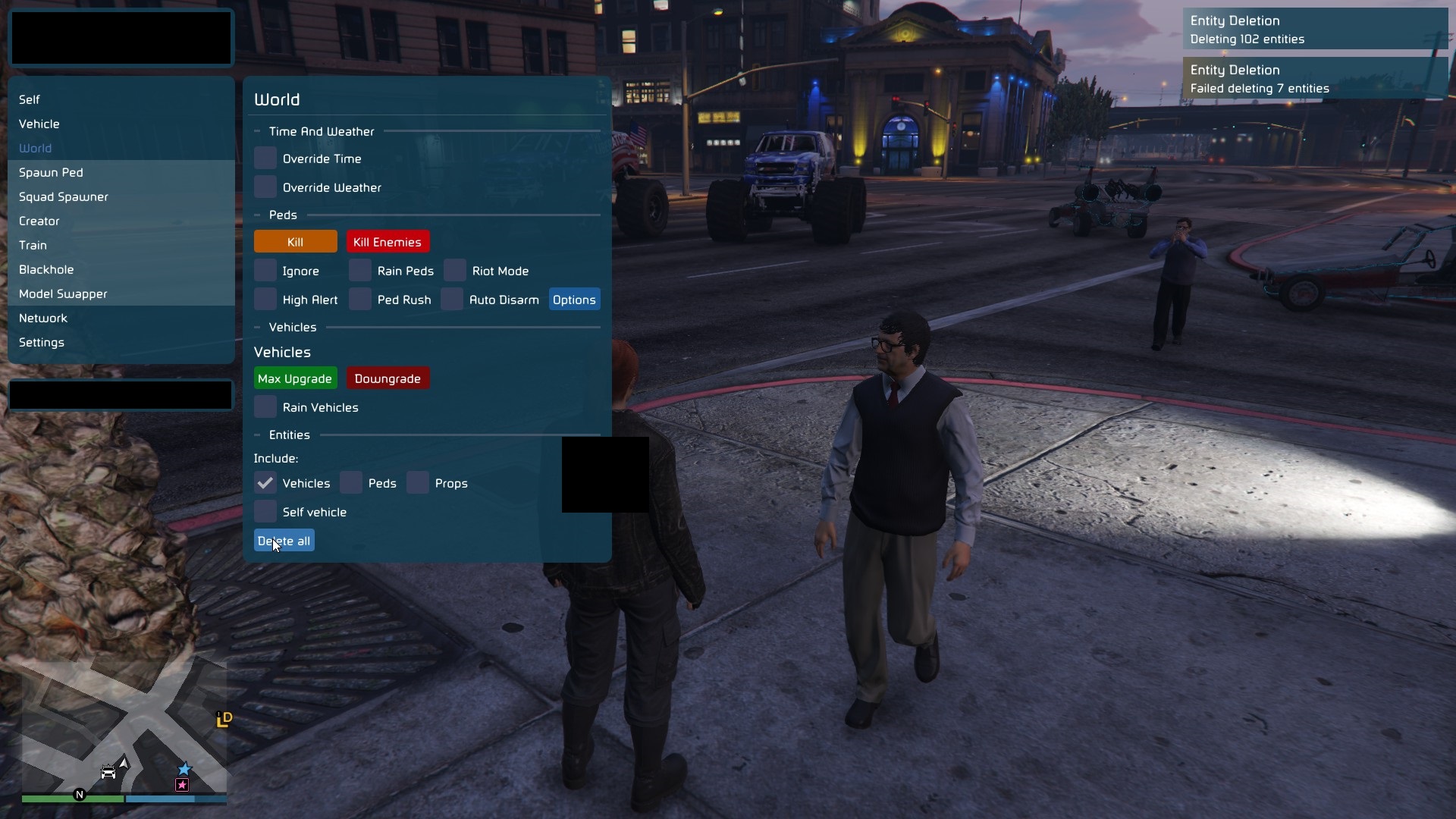This screenshot has height=819, width=1456.
Task: Toggle the High Alert checkbox
Action: (265, 299)
